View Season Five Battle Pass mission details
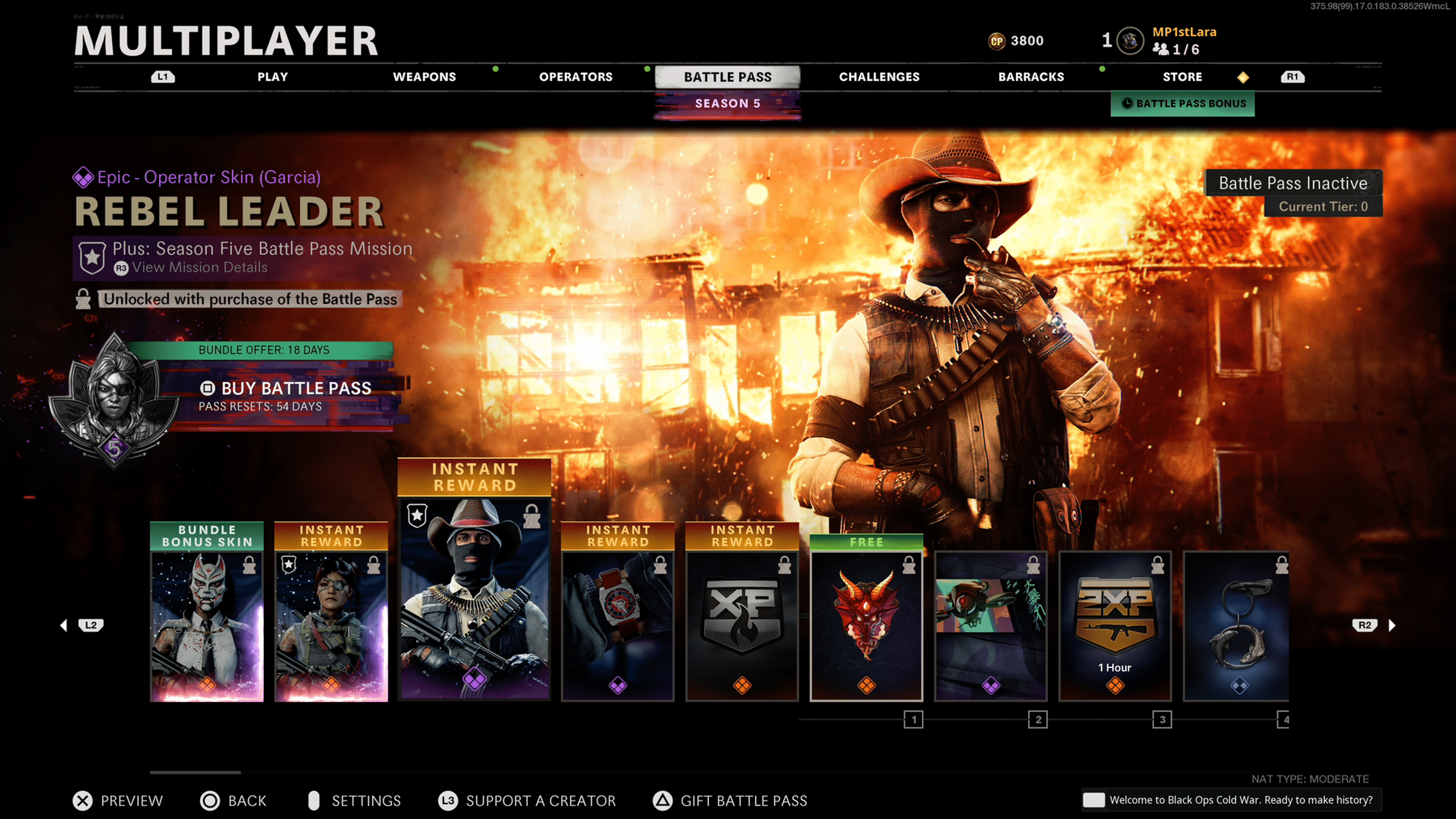The image size is (1456, 819). click(x=199, y=268)
